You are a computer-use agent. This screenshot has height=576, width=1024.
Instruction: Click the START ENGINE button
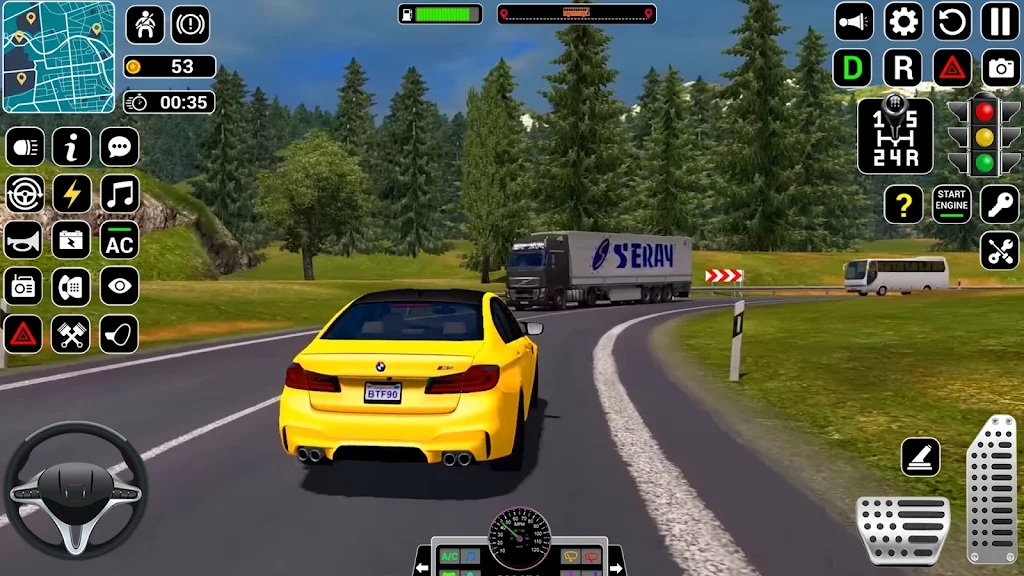point(952,204)
